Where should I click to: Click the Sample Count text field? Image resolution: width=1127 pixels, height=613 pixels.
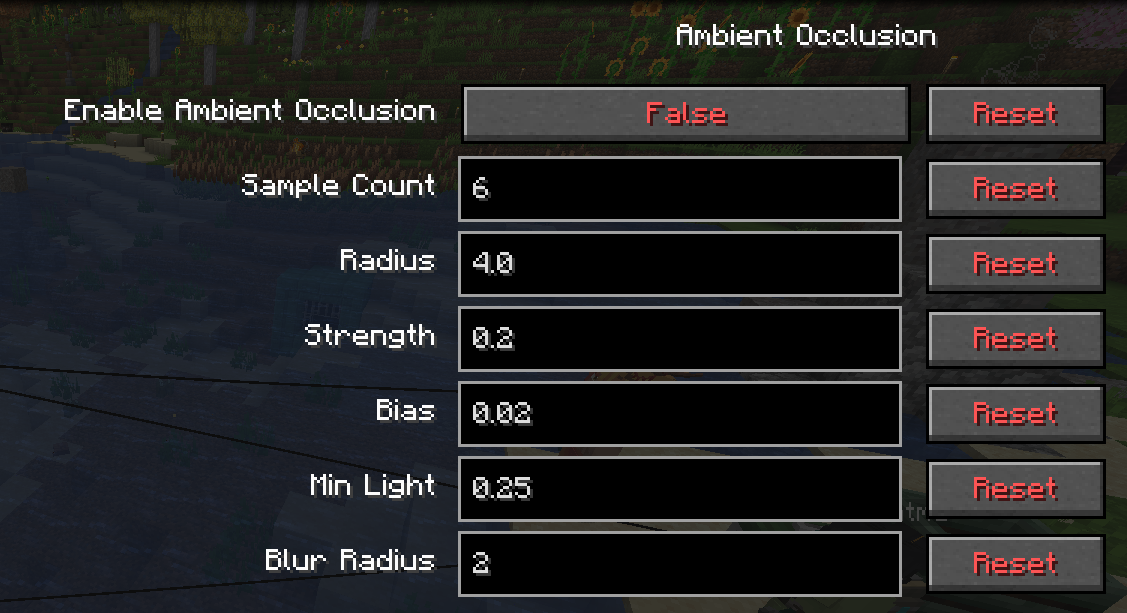click(680, 189)
